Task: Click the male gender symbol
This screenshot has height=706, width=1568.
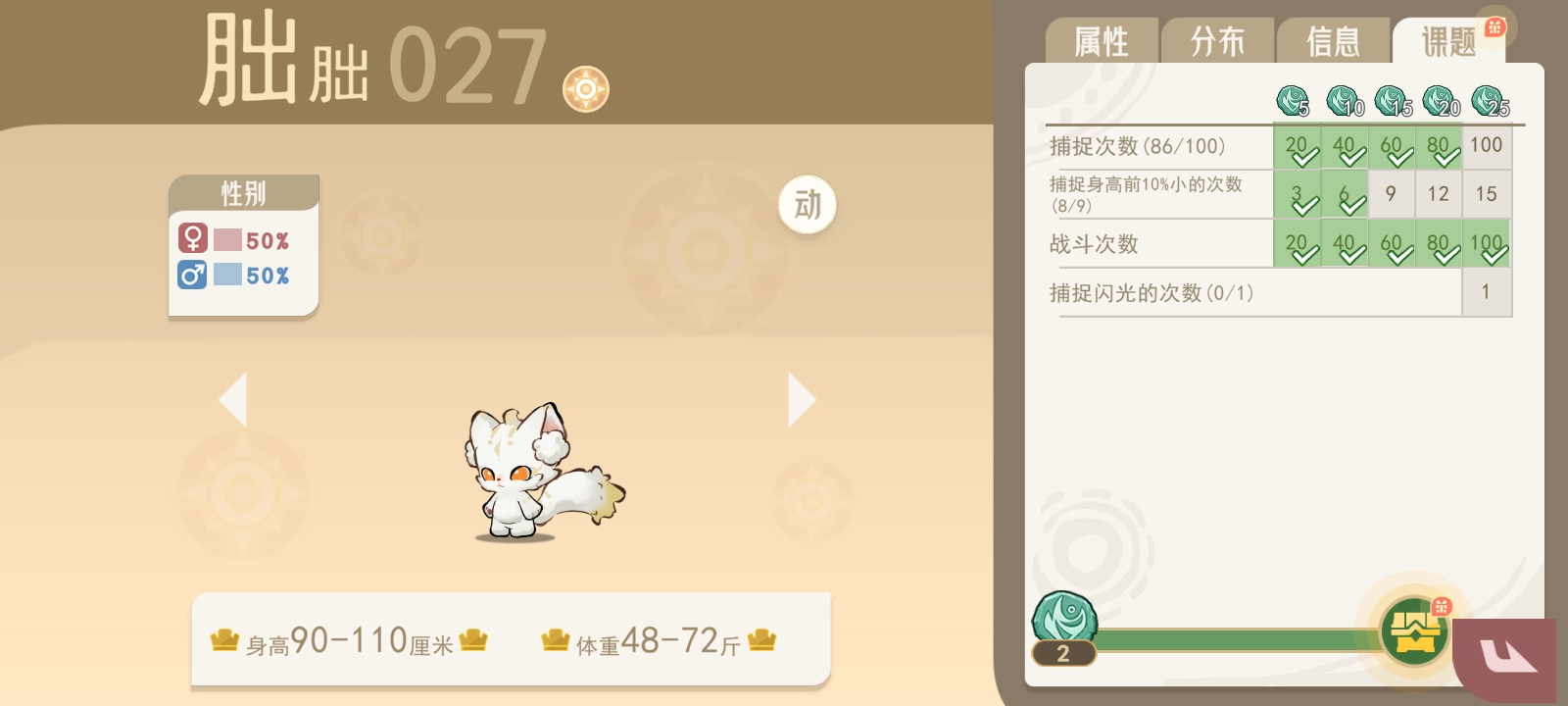Action: coord(193,276)
